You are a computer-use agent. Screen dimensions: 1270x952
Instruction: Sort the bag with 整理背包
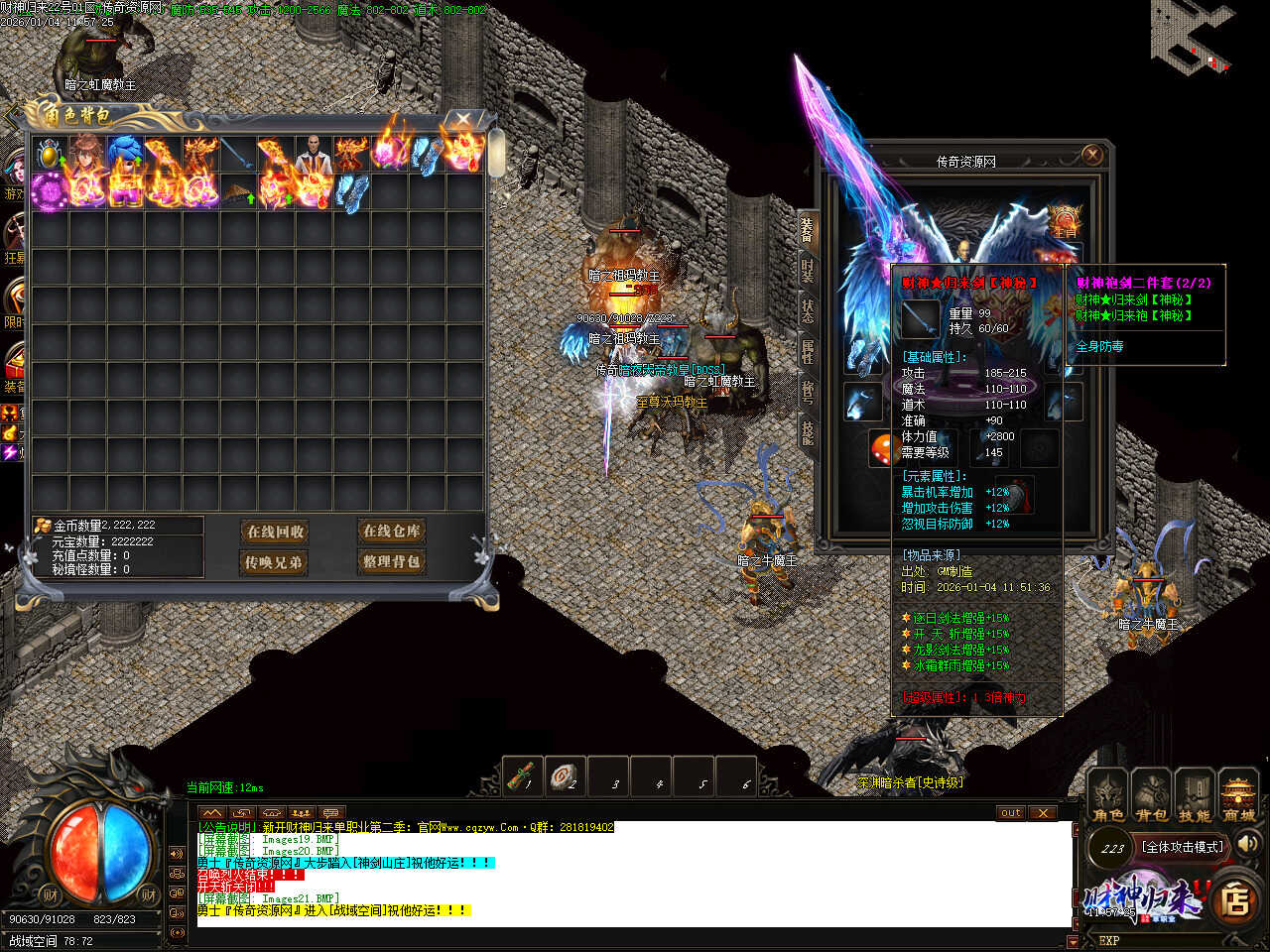[391, 561]
